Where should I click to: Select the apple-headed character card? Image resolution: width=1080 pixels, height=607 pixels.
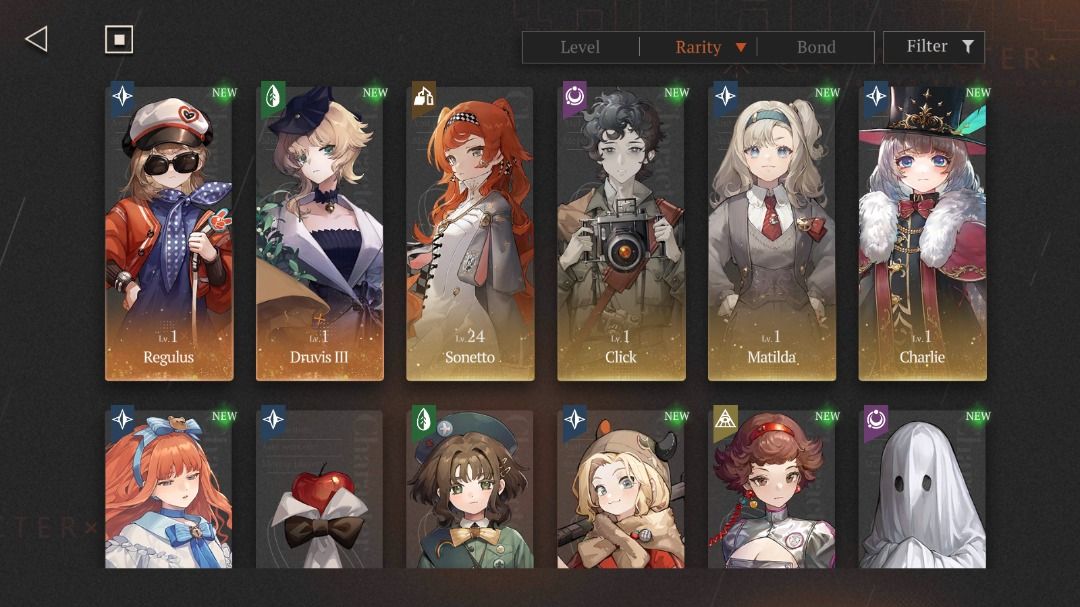click(320, 488)
